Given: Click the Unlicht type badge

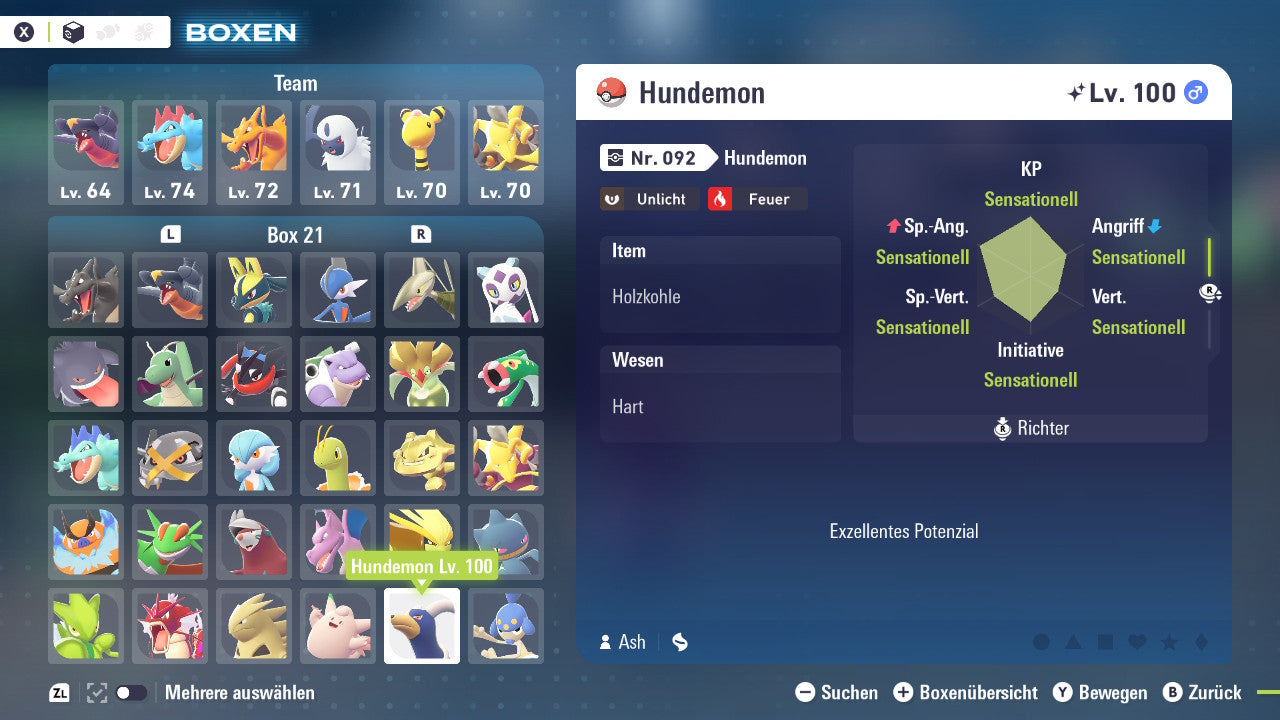Looking at the screenshot, I should pos(649,199).
